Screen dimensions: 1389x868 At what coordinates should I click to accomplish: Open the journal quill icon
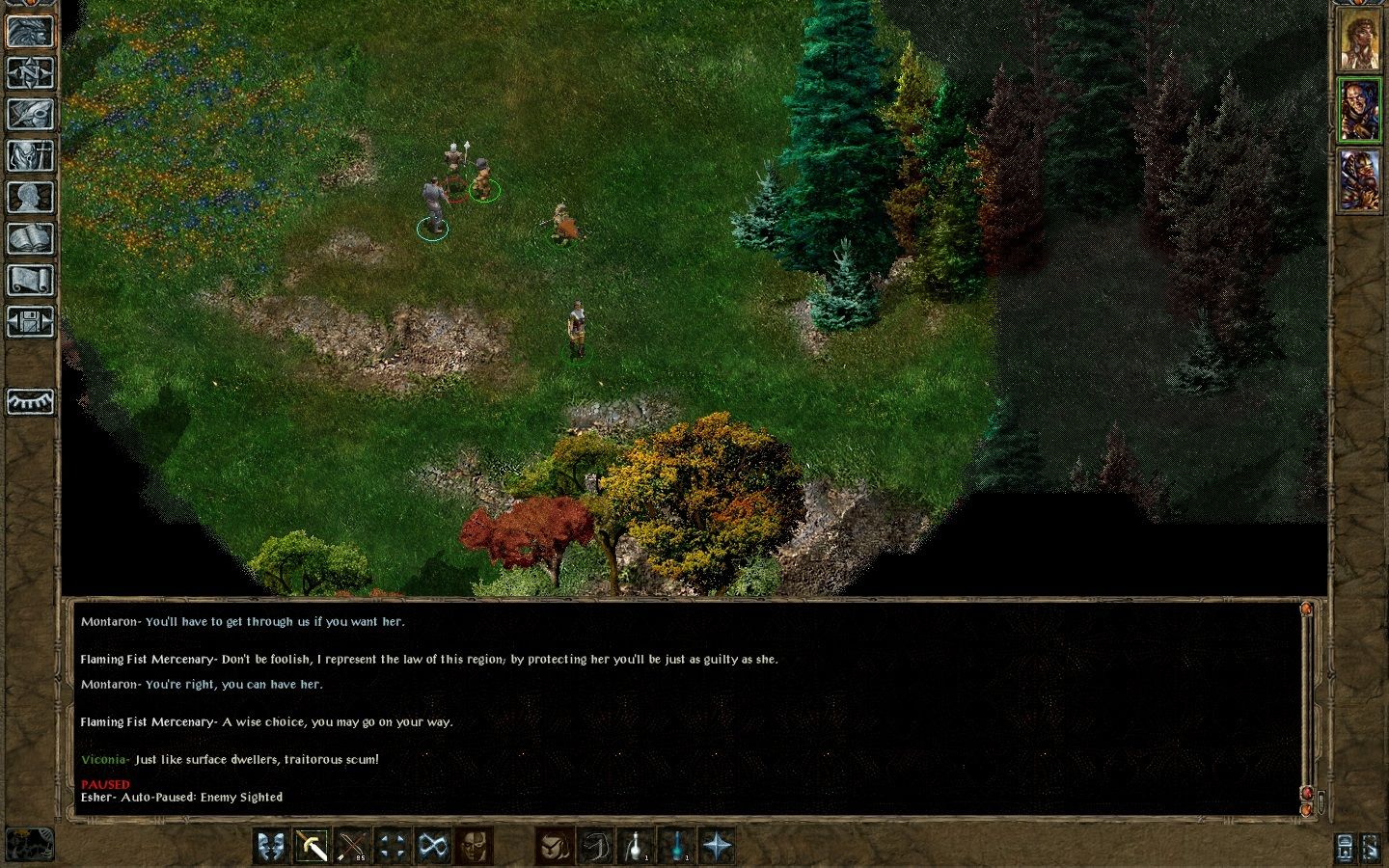[30, 114]
